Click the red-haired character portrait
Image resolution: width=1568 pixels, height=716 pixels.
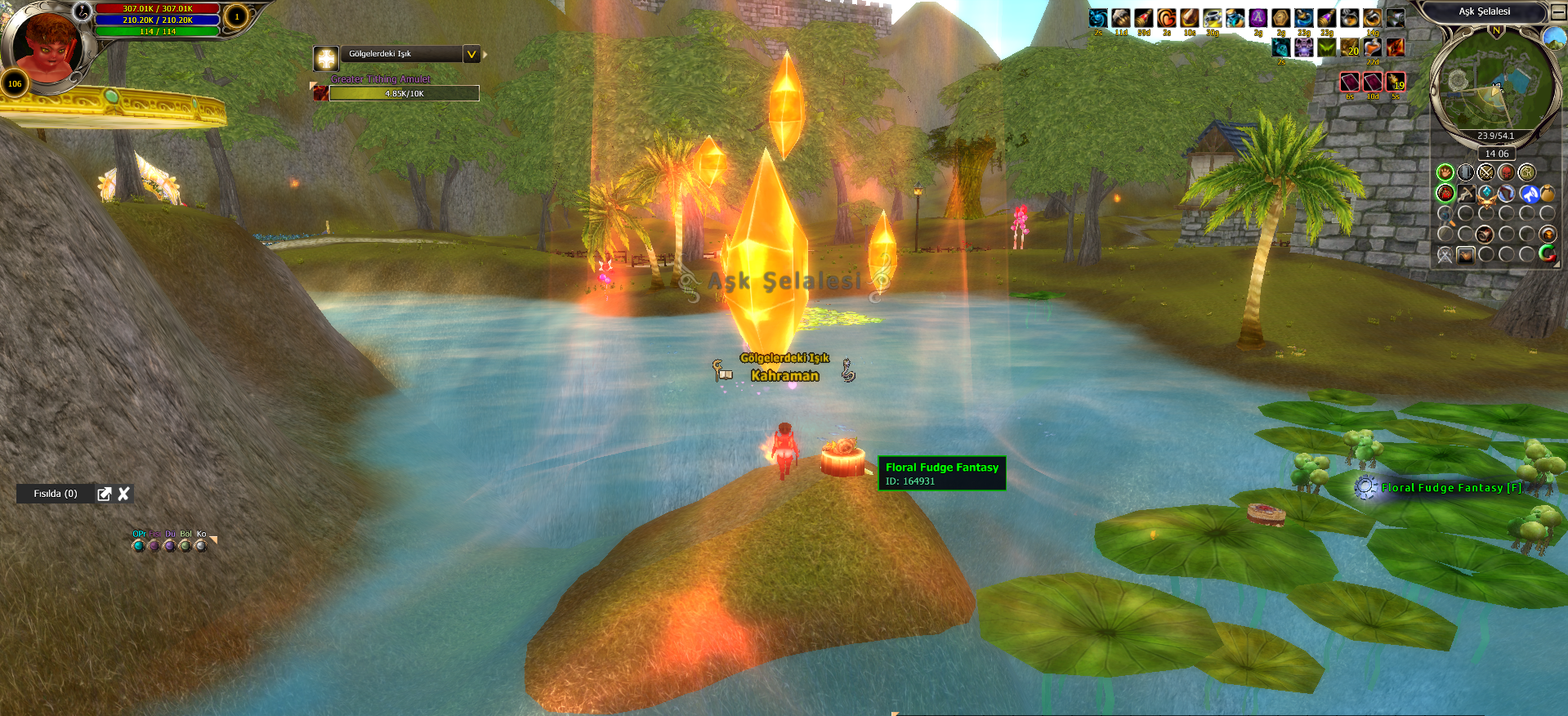(45, 45)
